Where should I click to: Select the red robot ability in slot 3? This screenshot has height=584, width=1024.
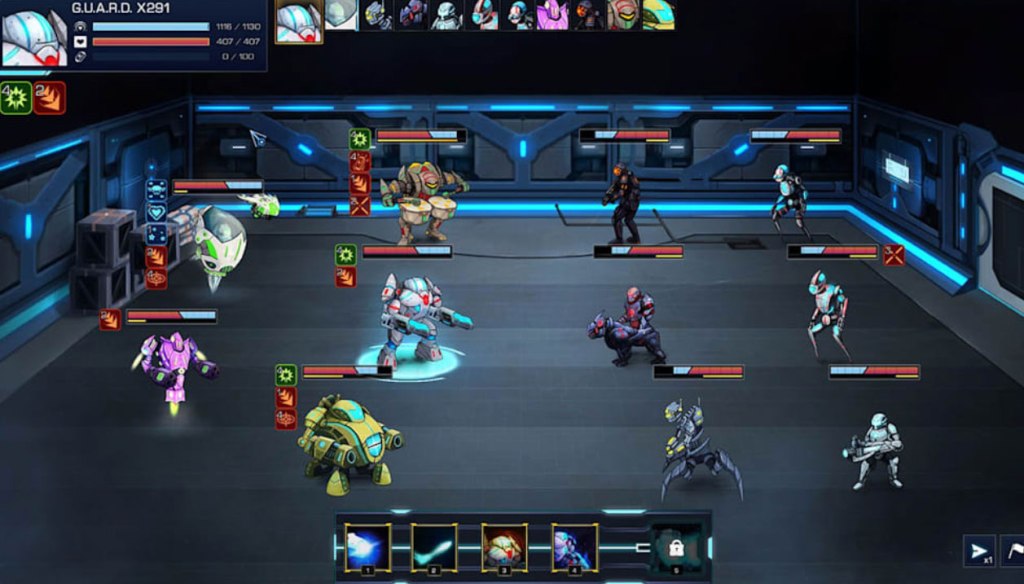(504, 546)
